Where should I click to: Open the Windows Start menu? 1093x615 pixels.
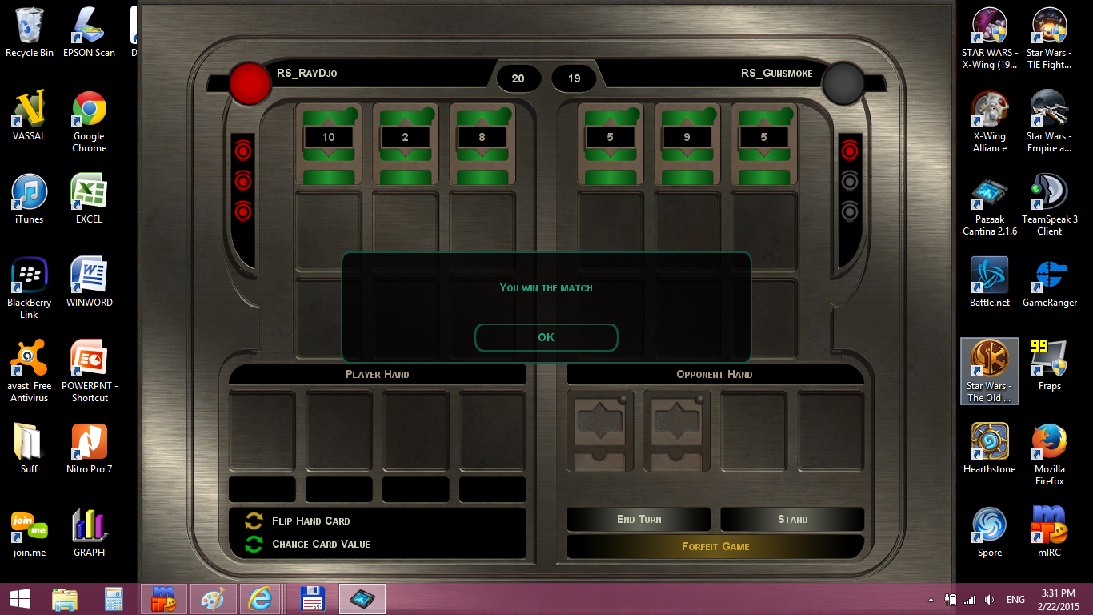20,599
